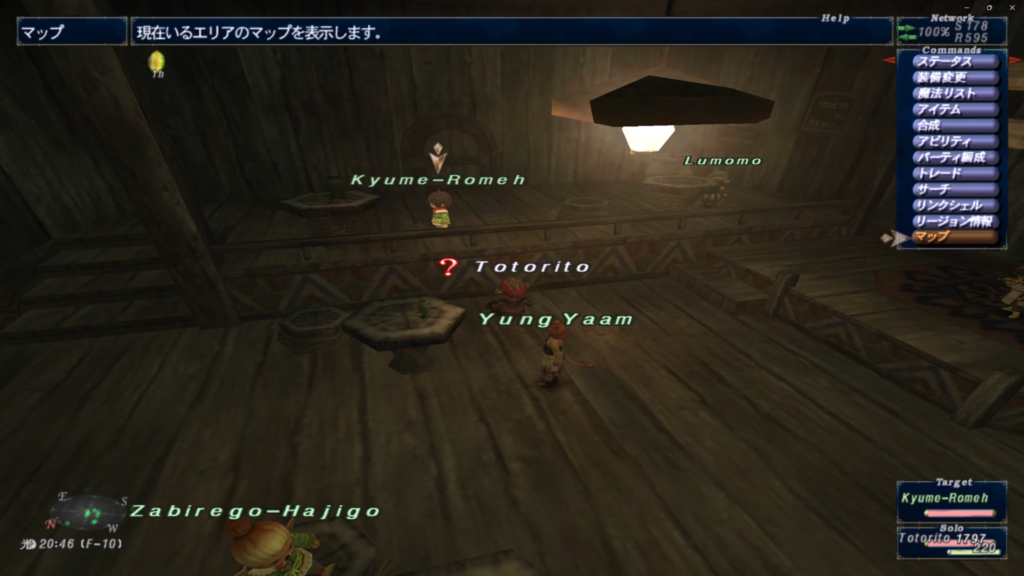Viewport: 1024px width, 576px height.
Task: Choose リンクシェル (Linkshell) from the menu
Action: (x=955, y=206)
